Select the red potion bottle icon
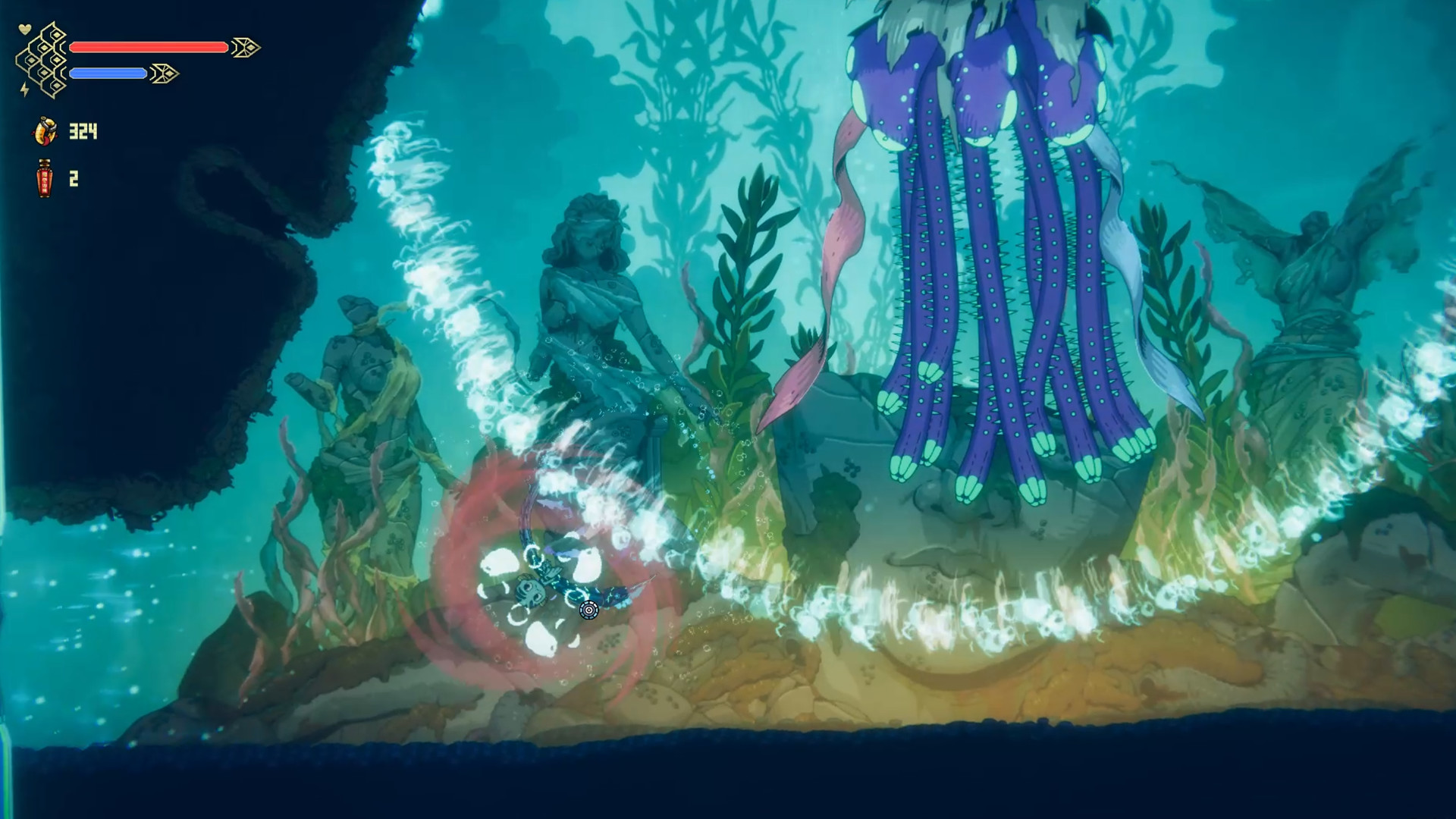 [x=43, y=180]
